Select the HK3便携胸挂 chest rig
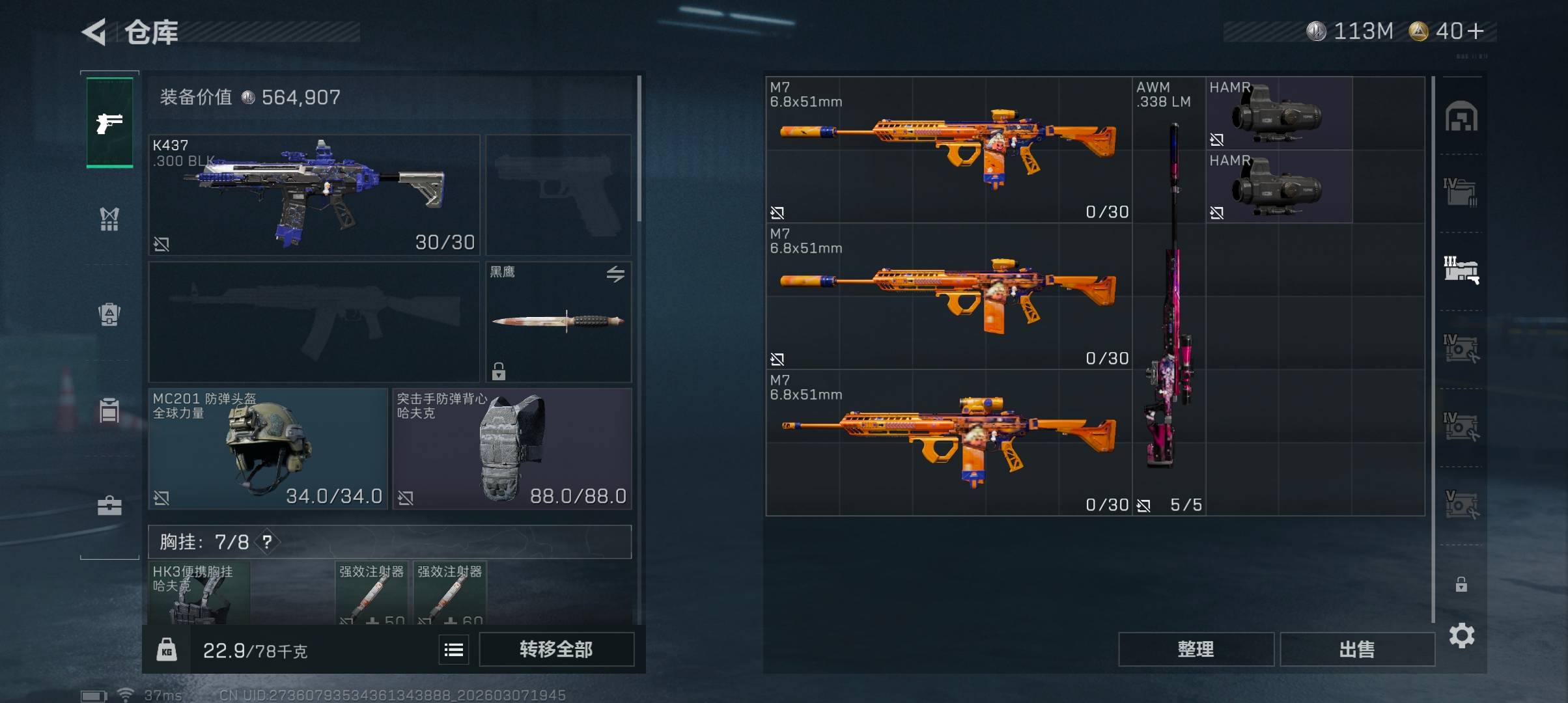 199,593
